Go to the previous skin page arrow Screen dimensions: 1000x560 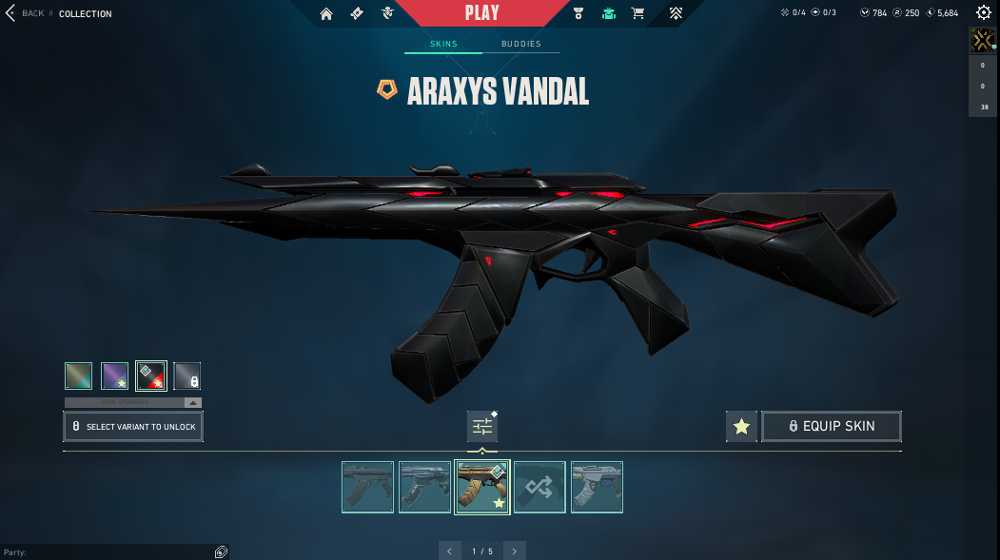coord(450,551)
